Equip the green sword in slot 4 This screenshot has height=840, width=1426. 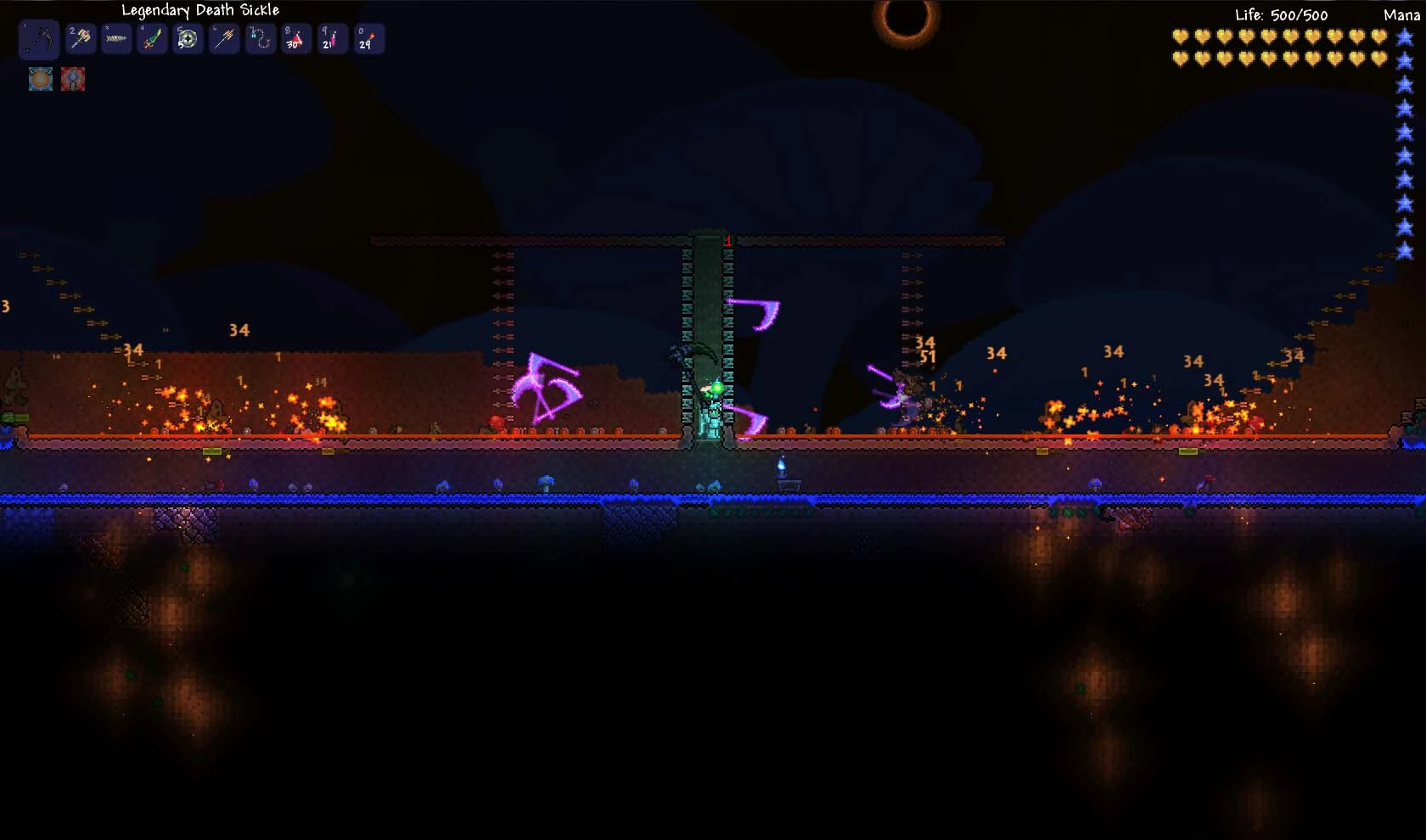click(x=152, y=39)
